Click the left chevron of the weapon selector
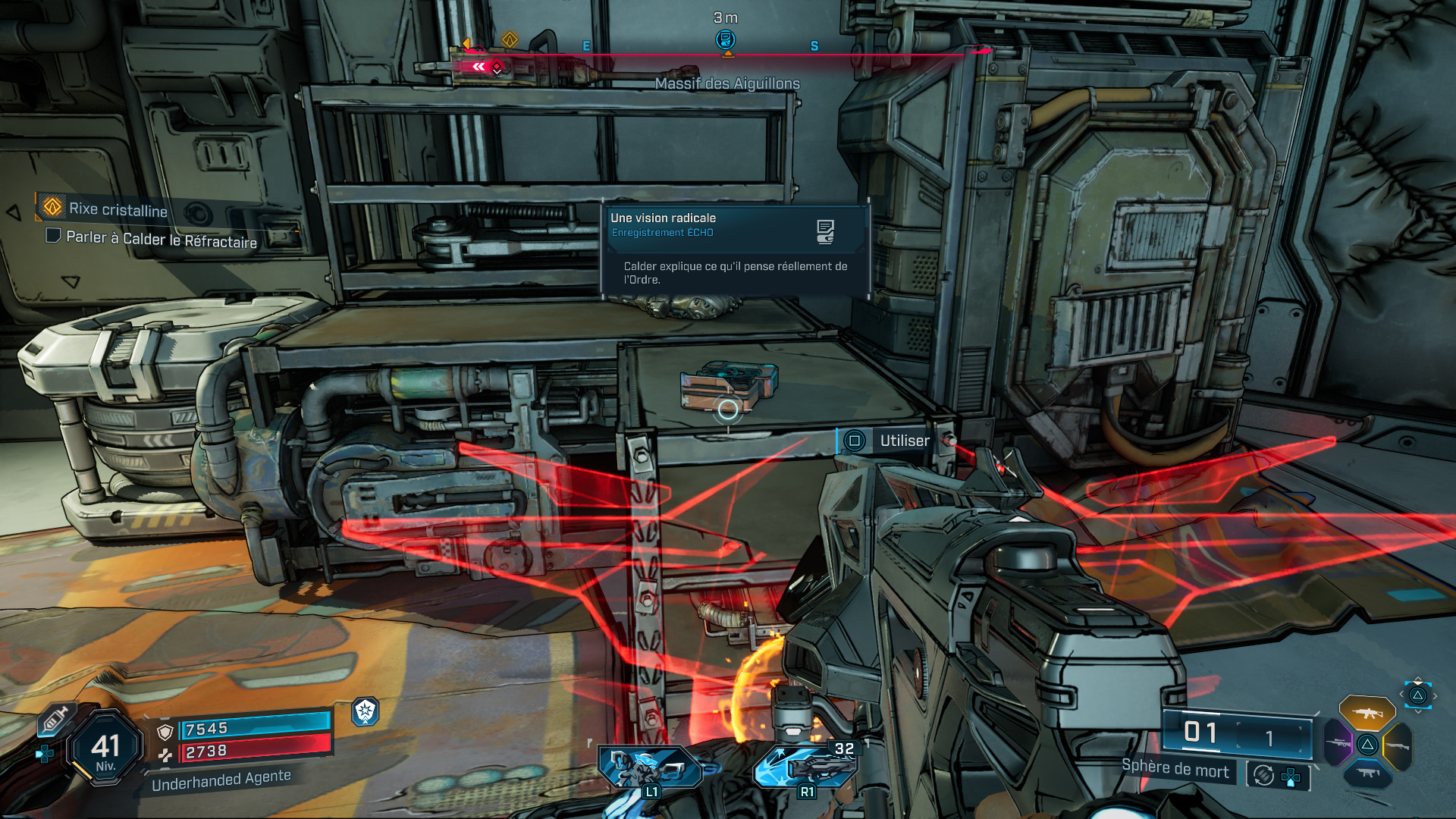The width and height of the screenshot is (1456, 819). (1401, 694)
